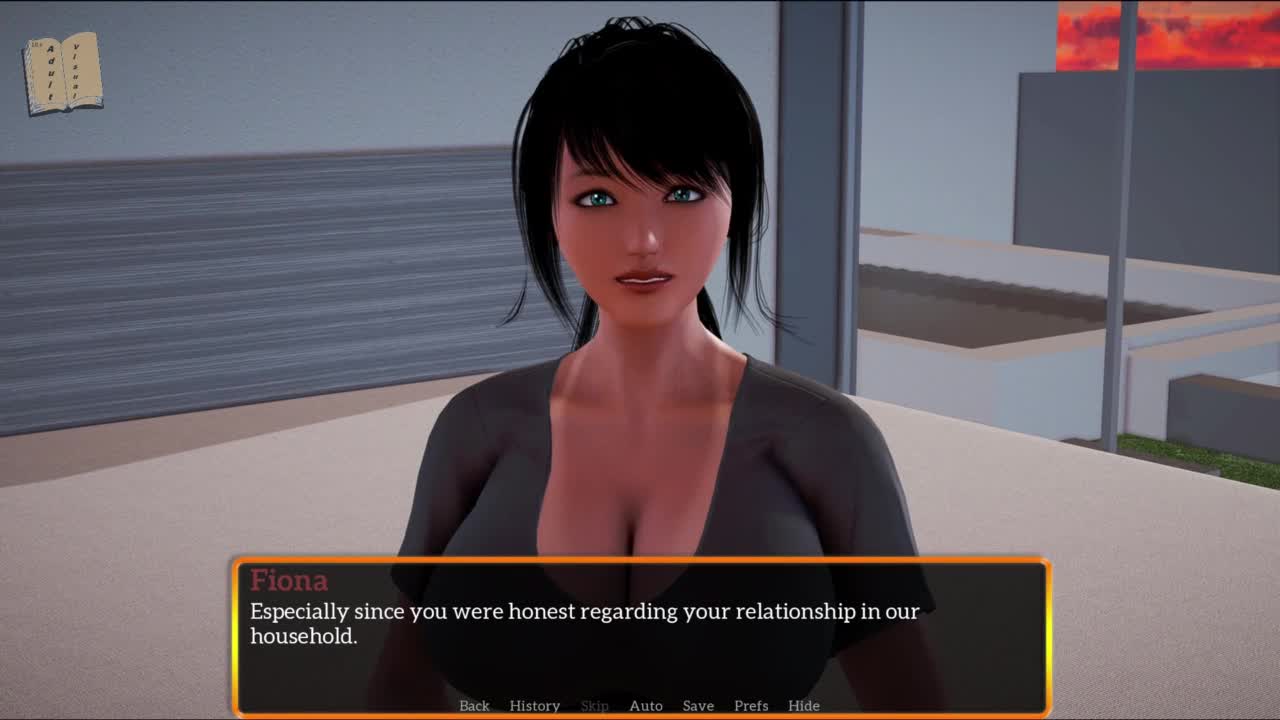
Task: Enable Auto dialogue advance
Action: click(x=646, y=705)
